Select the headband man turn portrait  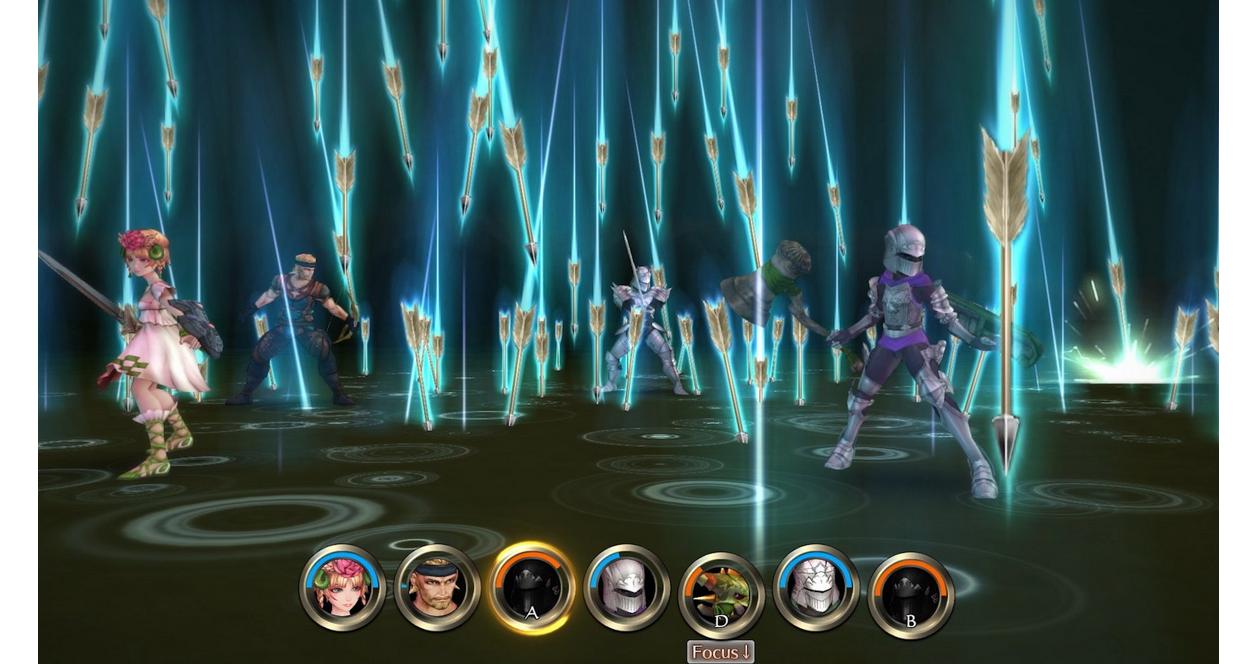point(437,588)
